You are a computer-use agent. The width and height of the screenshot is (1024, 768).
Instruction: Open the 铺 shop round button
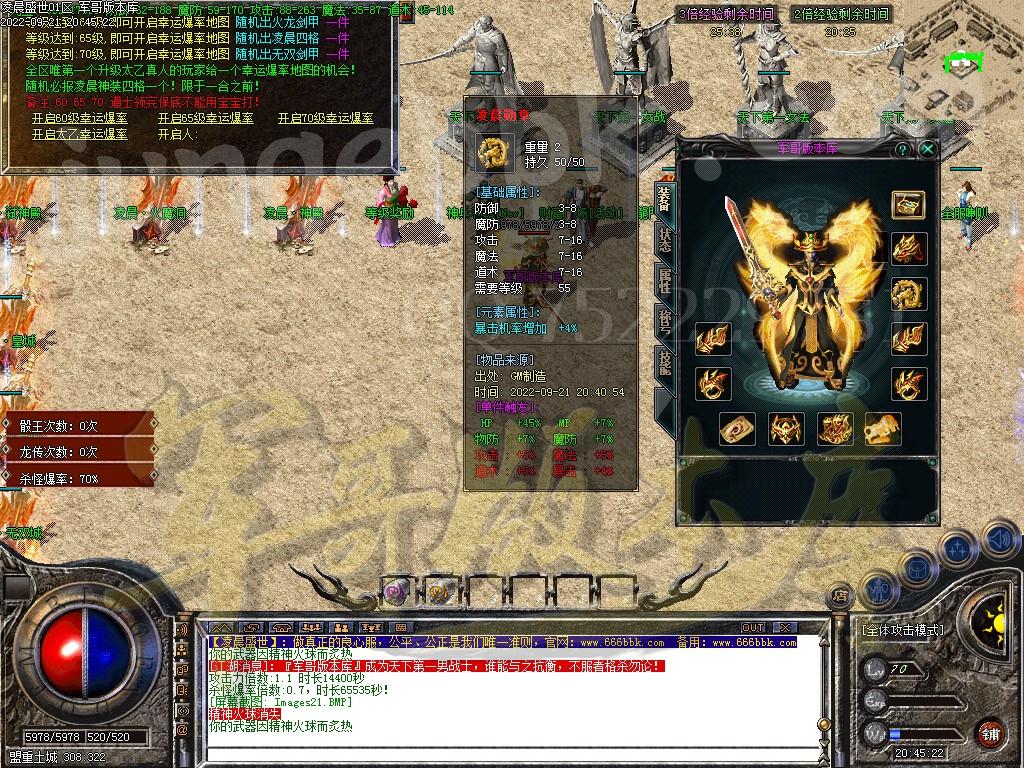pyautogui.click(x=990, y=732)
